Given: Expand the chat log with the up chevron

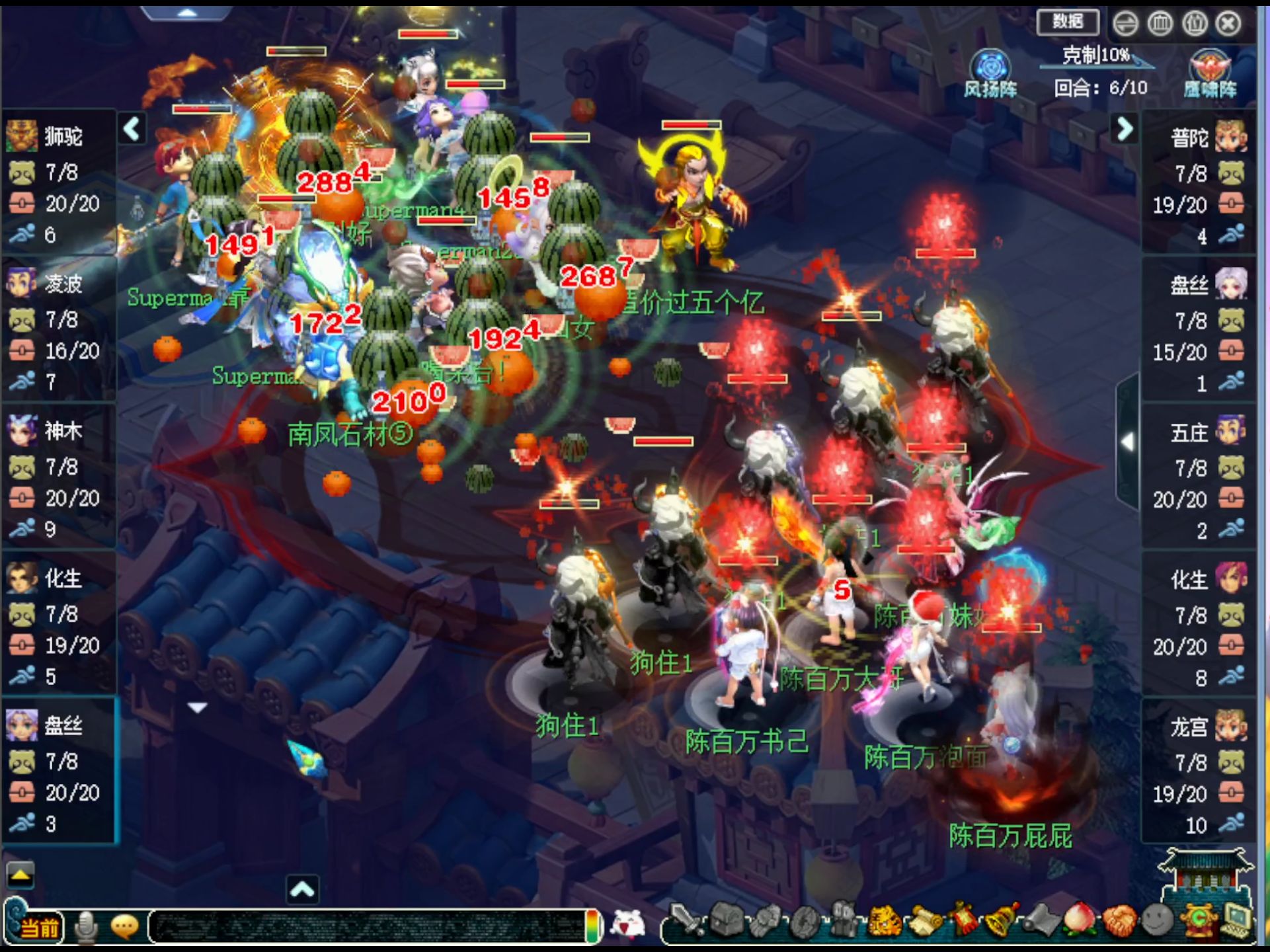Looking at the screenshot, I should tap(302, 889).
